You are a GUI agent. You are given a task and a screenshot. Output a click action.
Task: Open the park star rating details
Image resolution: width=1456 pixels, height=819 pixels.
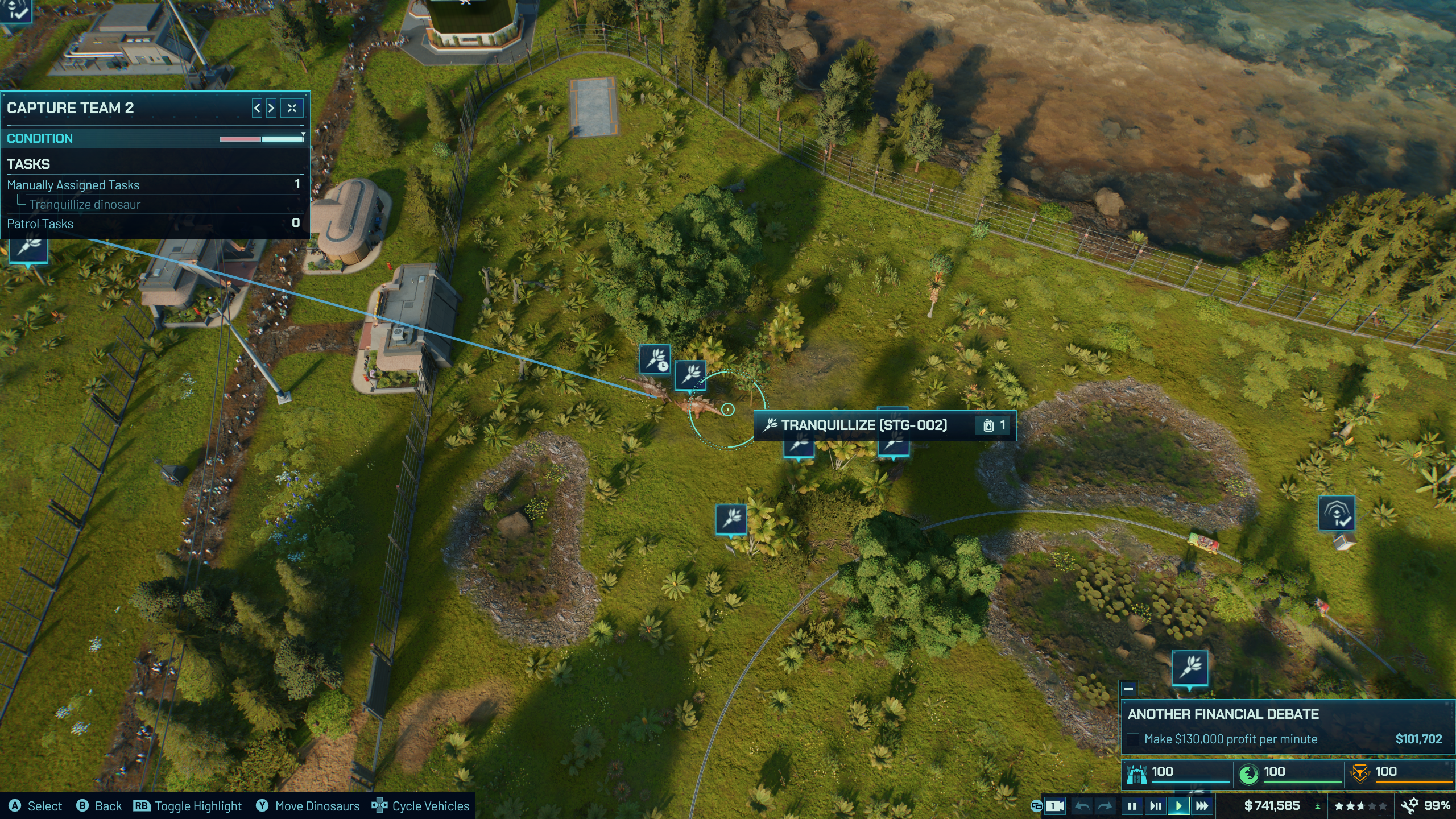1360,806
